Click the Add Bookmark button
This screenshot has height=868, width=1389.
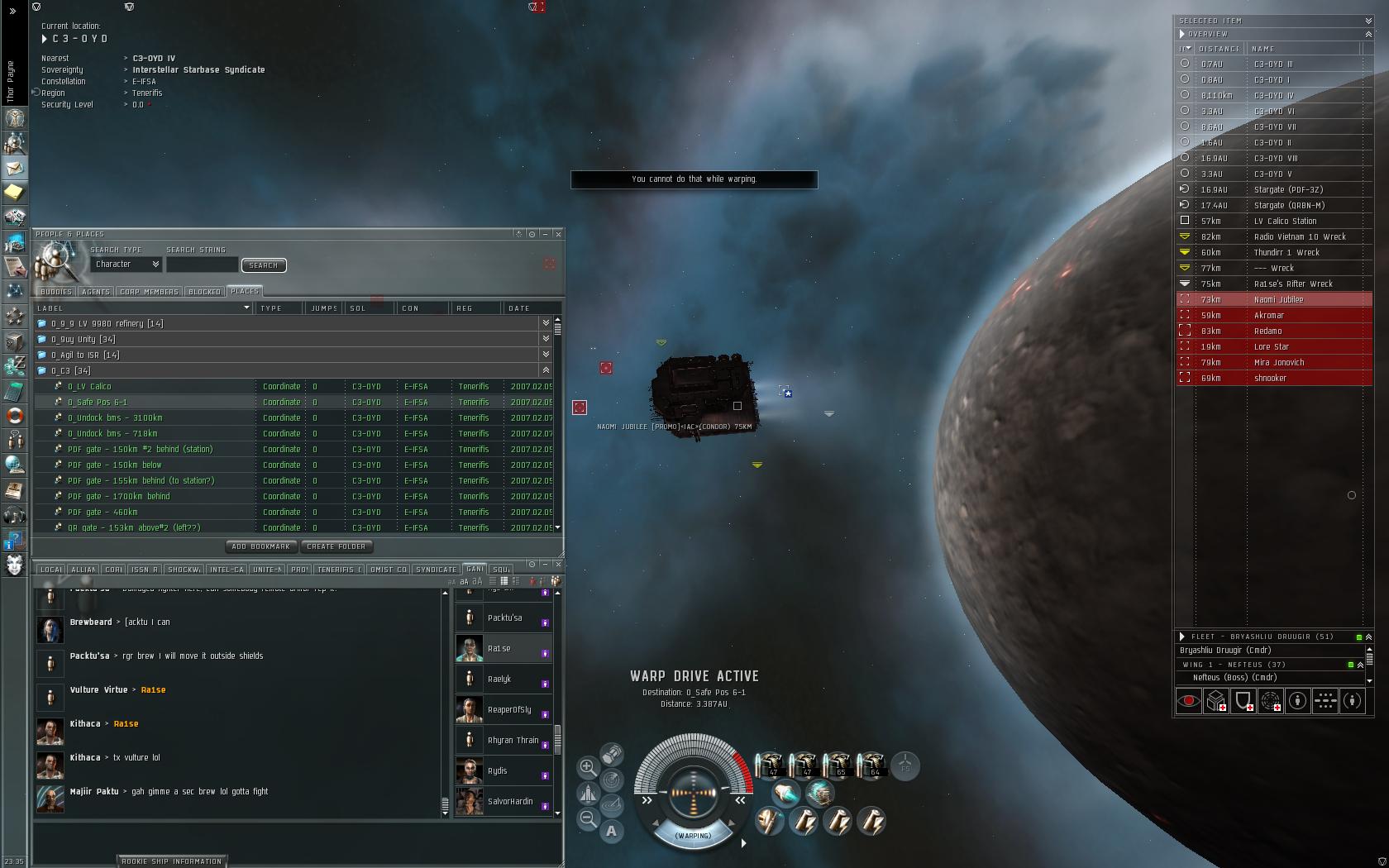click(261, 546)
